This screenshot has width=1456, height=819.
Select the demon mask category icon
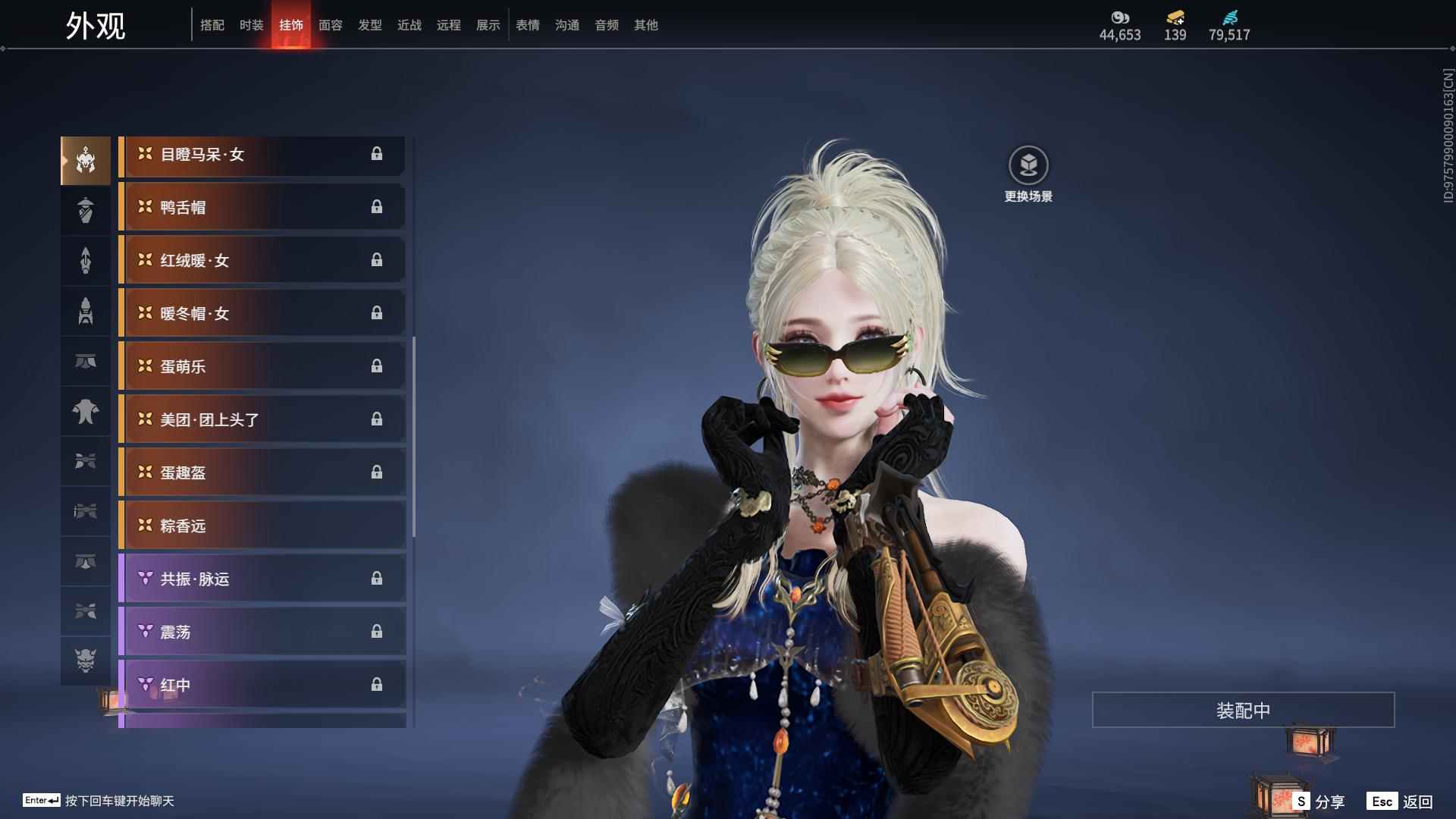pyautogui.click(x=86, y=661)
